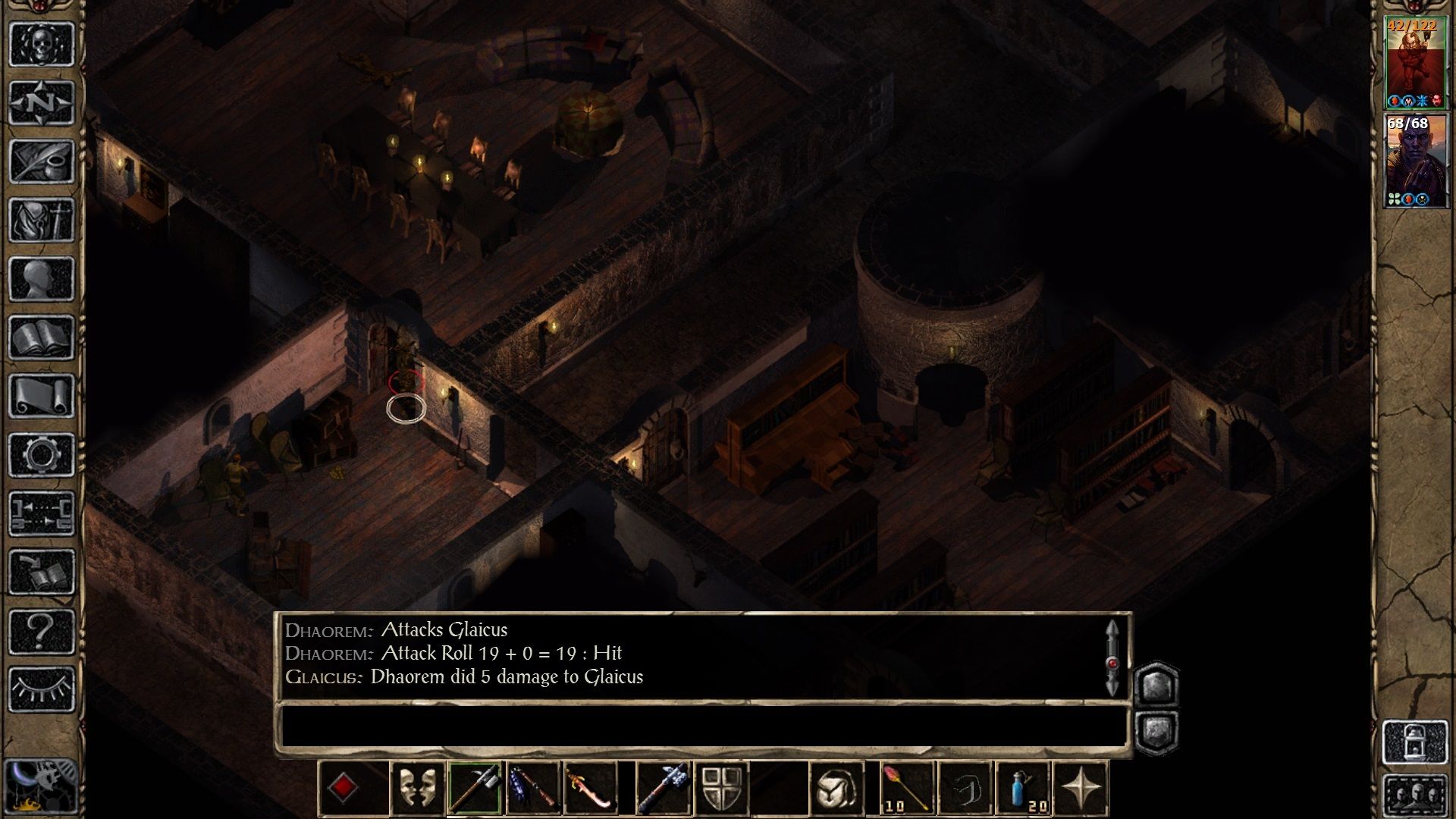Open the journal with the quill icon
This screenshot has width=1456, height=819.
coord(42,161)
